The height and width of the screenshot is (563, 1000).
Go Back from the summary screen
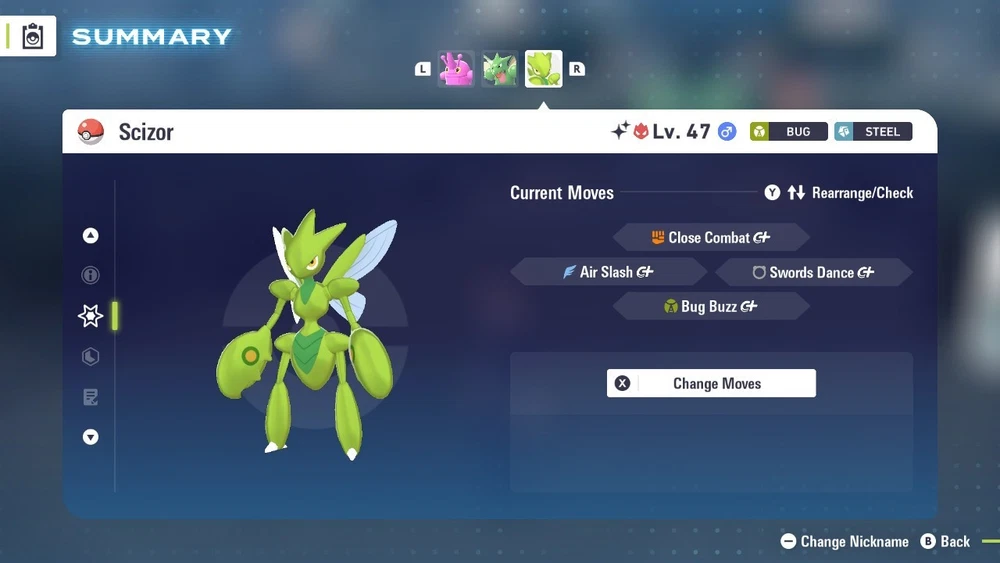[x=945, y=541]
